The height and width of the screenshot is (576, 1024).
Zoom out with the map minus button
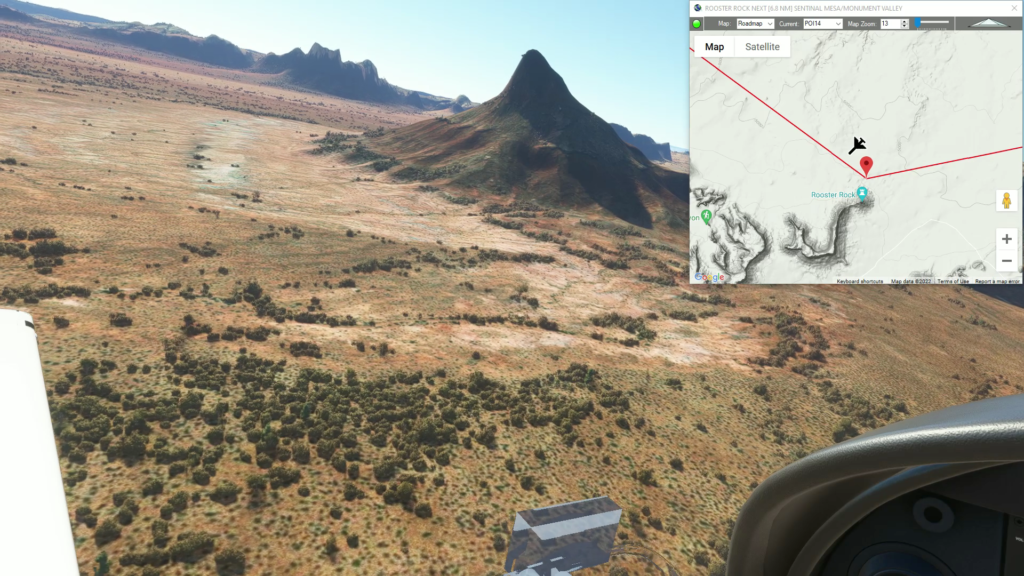point(1006,261)
